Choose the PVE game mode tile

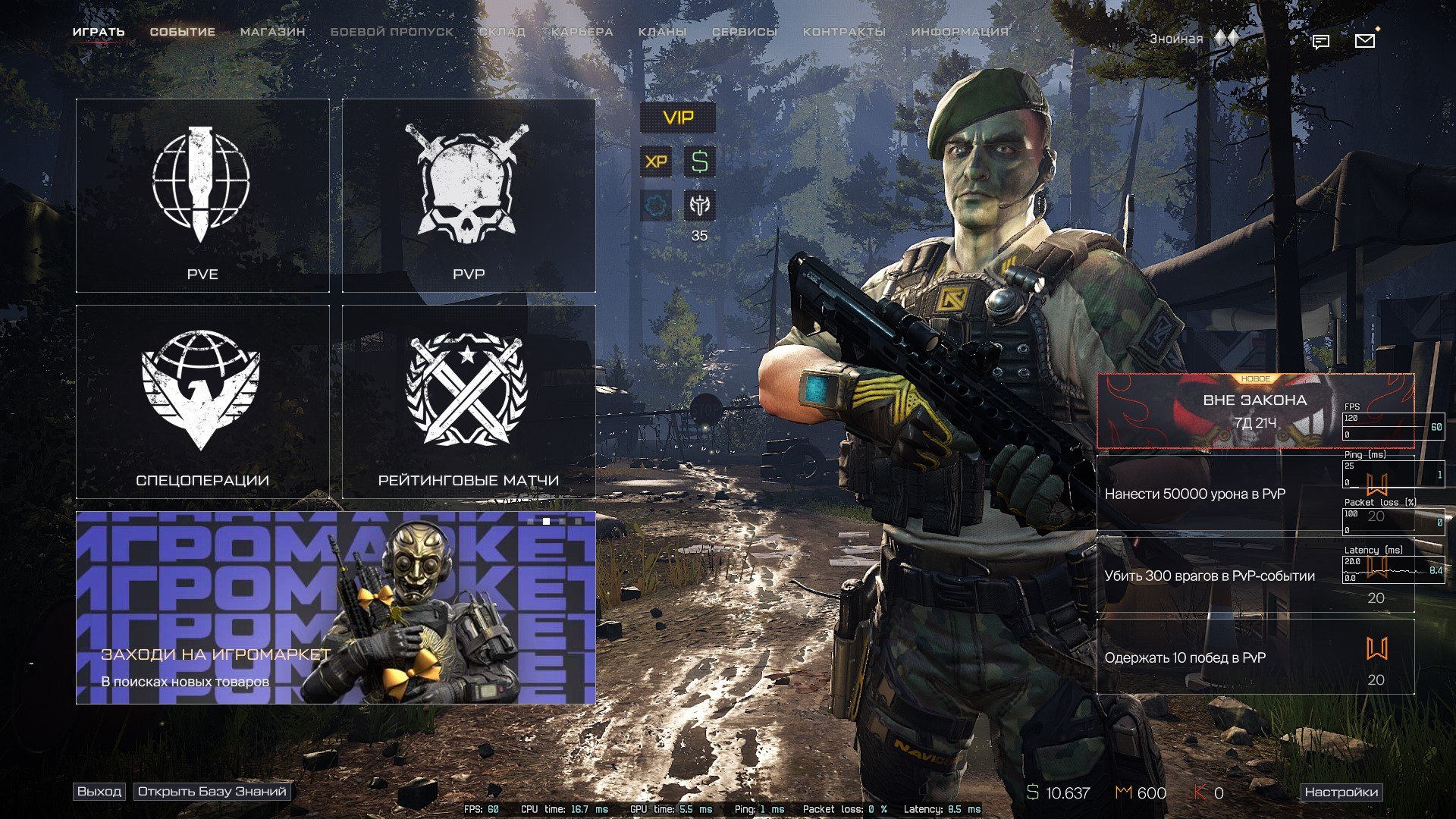202,196
